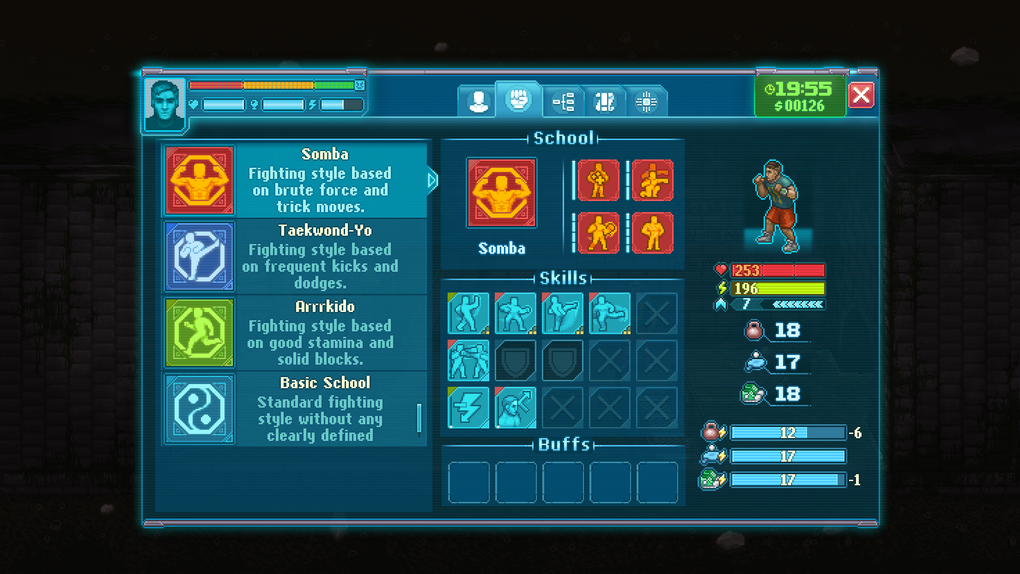
Task: Select the high kick skill icon
Action: coord(562,313)
